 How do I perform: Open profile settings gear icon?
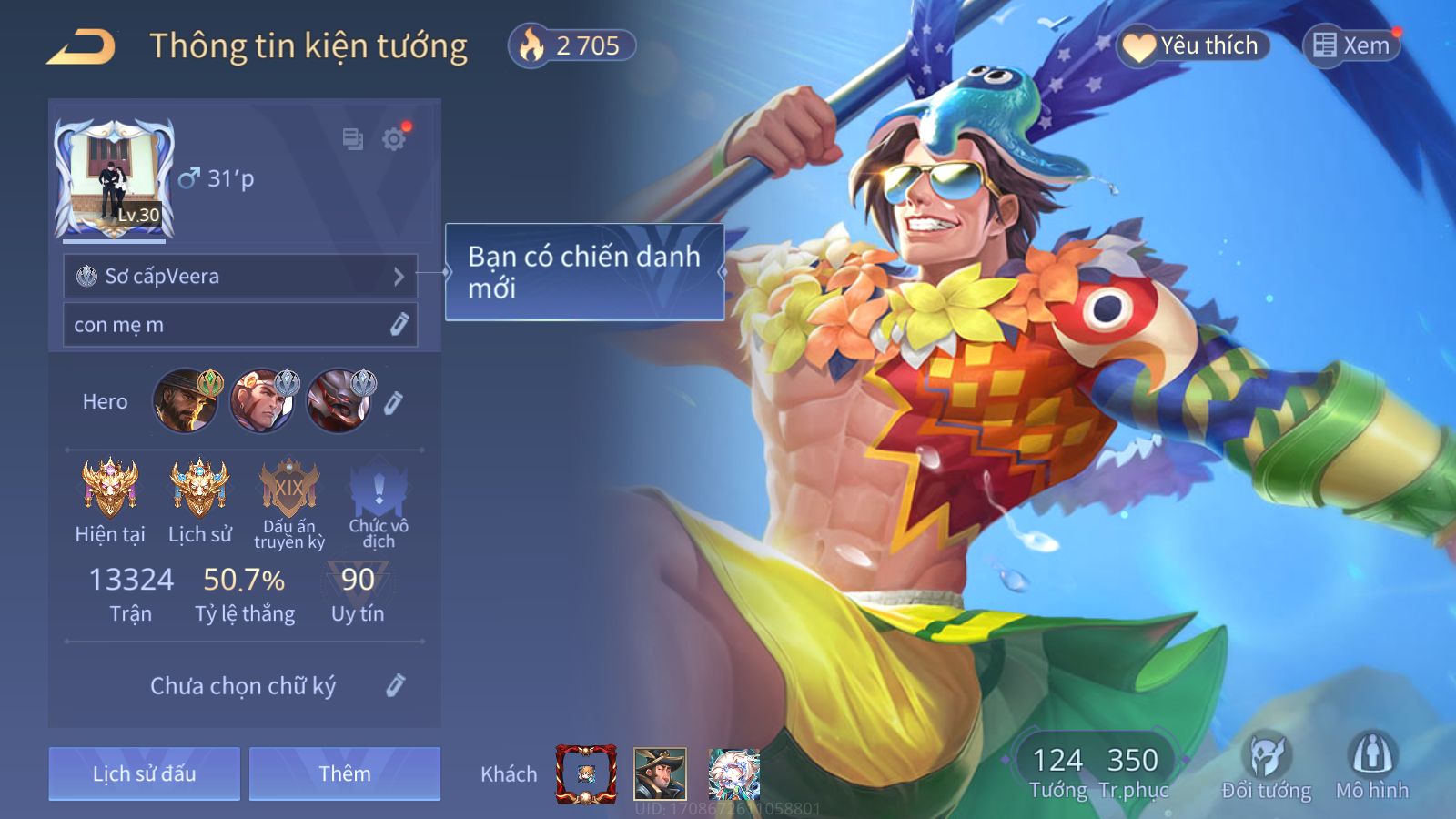(394, 139)
